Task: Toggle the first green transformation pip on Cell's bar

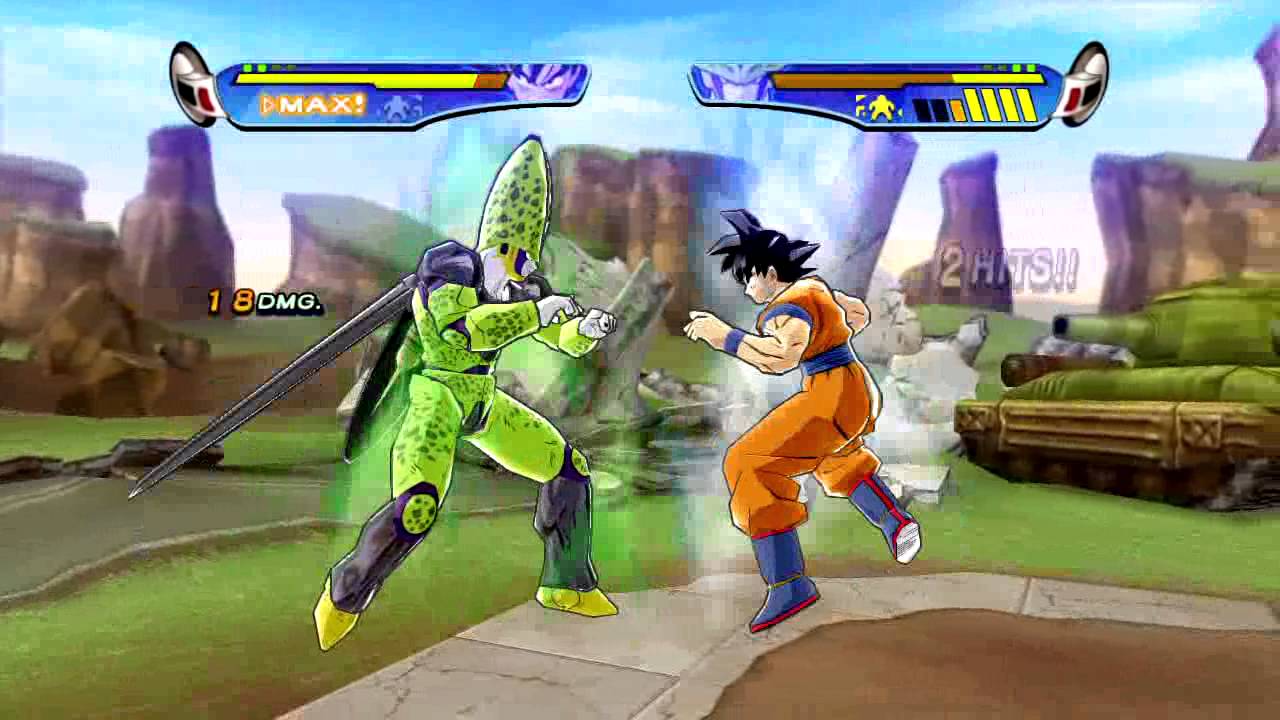Action: click(247, 67)
